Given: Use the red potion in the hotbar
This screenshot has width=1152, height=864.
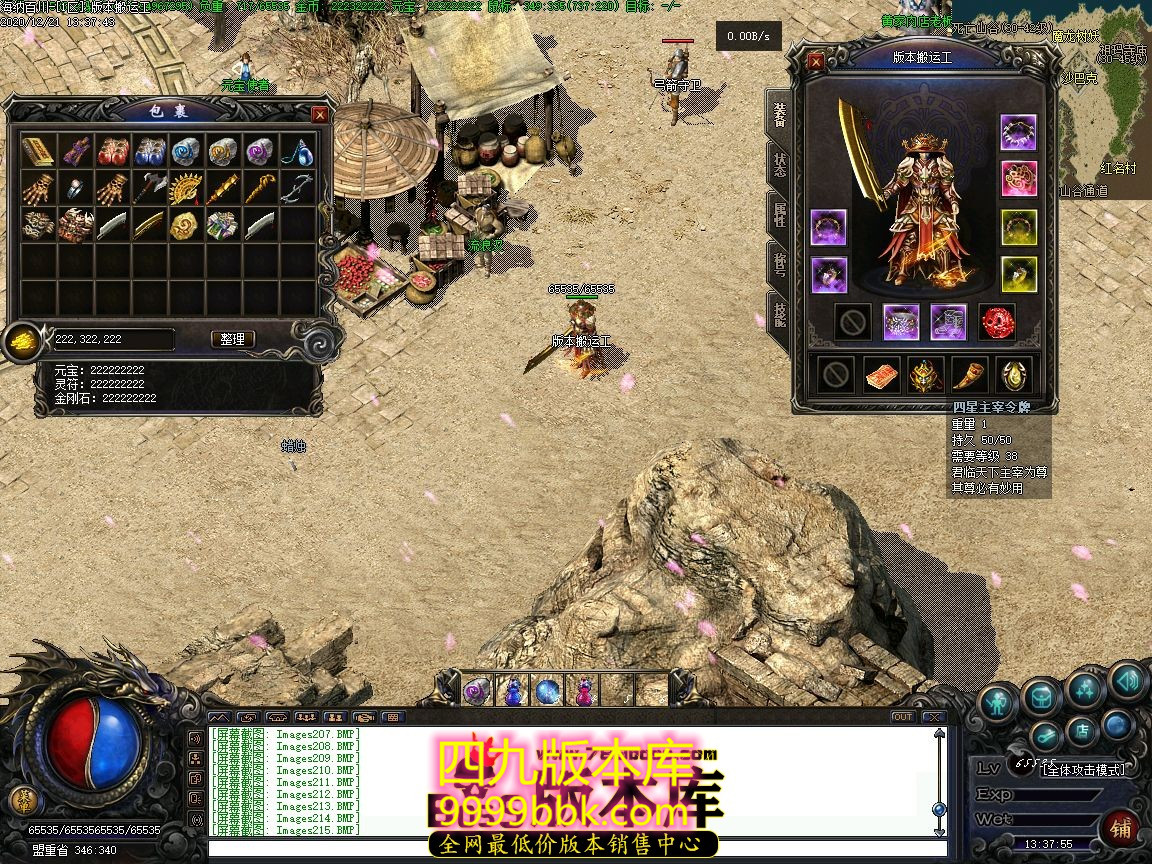Looking at the screenshot, I should pyautogui.click(x=581, y=690).
